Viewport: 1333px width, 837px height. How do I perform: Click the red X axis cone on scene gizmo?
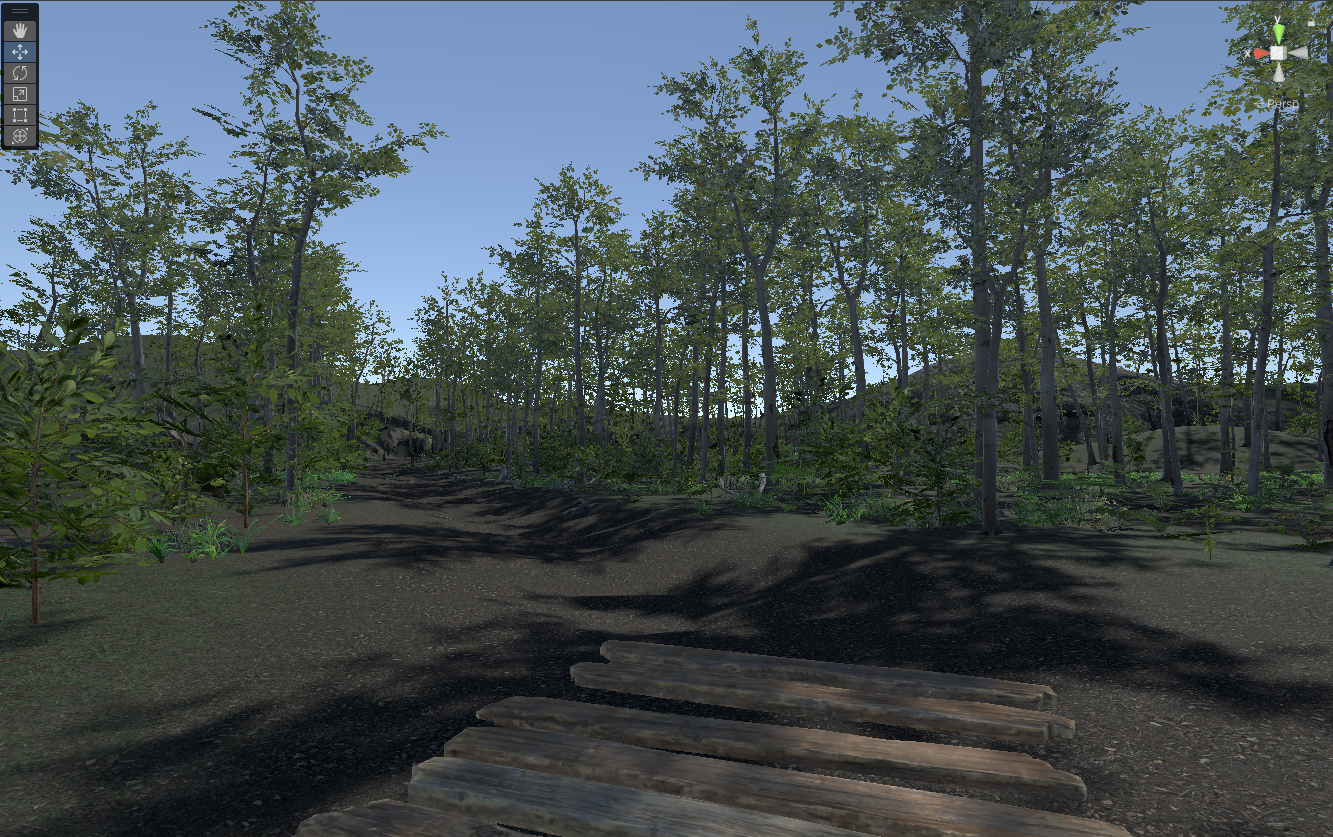click(x=1262, y=52)
